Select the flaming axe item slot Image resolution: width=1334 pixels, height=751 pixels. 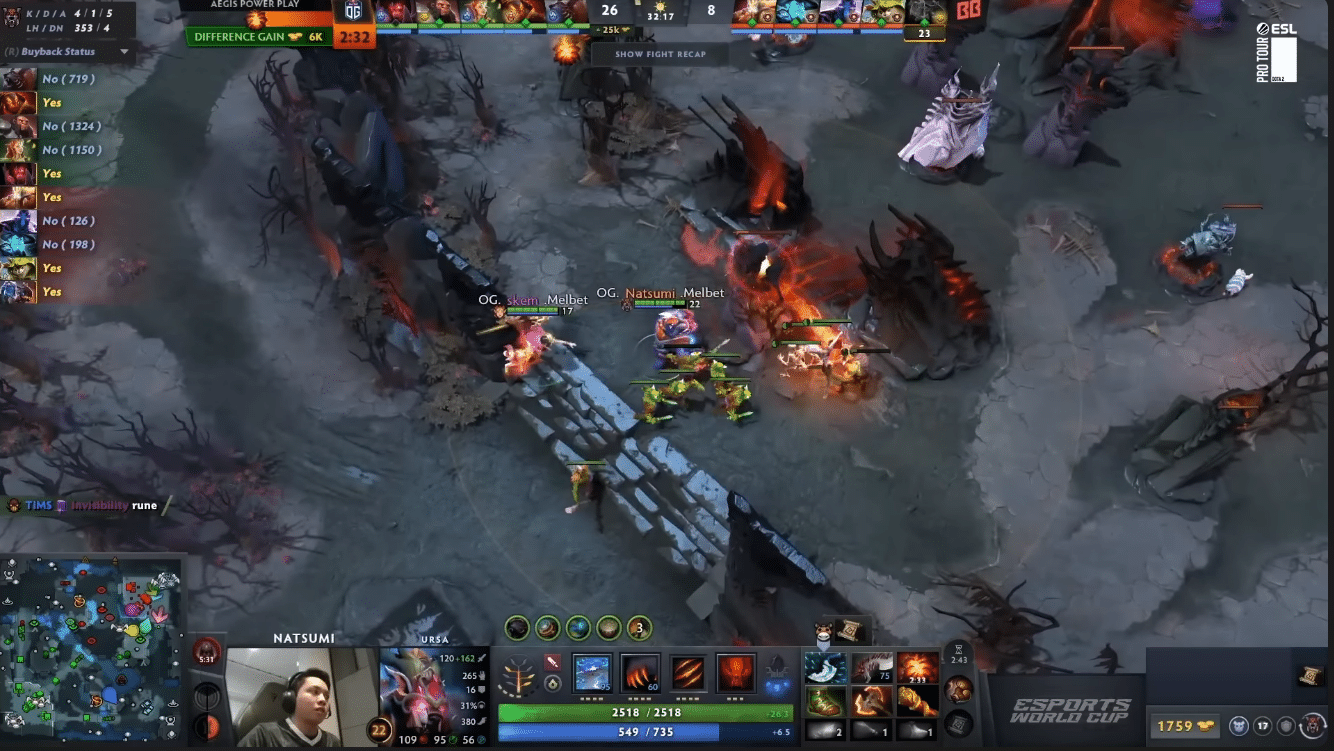point(871,700)
